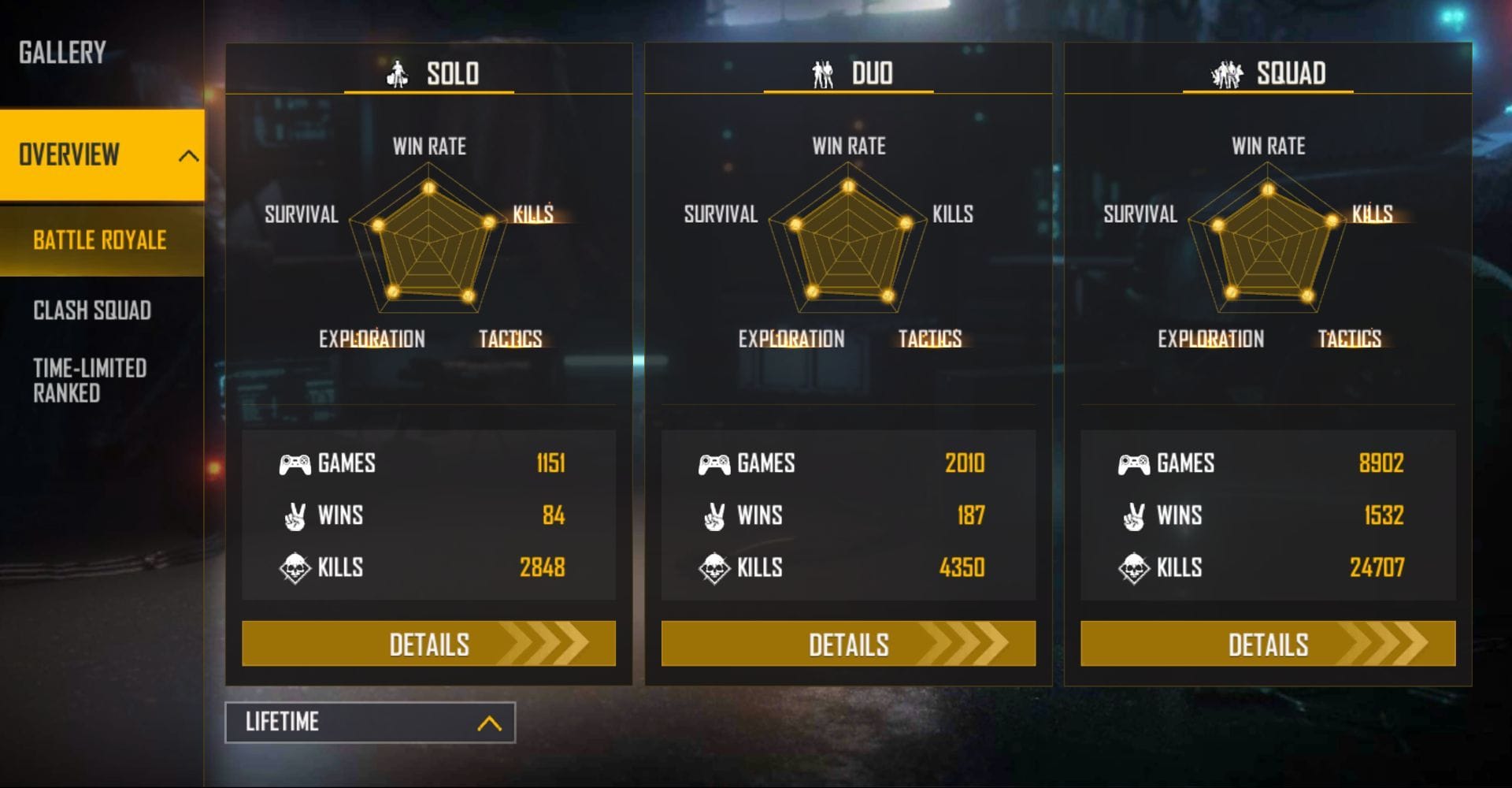Switch to the Clash Squad section
Viewport: 1512px width, 788px height.
(91, 311)
